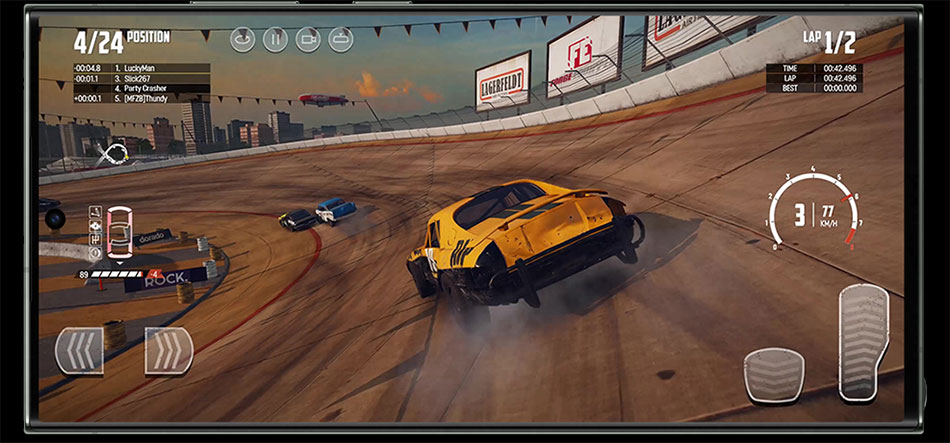Steer left with the left chevron button

79,351
